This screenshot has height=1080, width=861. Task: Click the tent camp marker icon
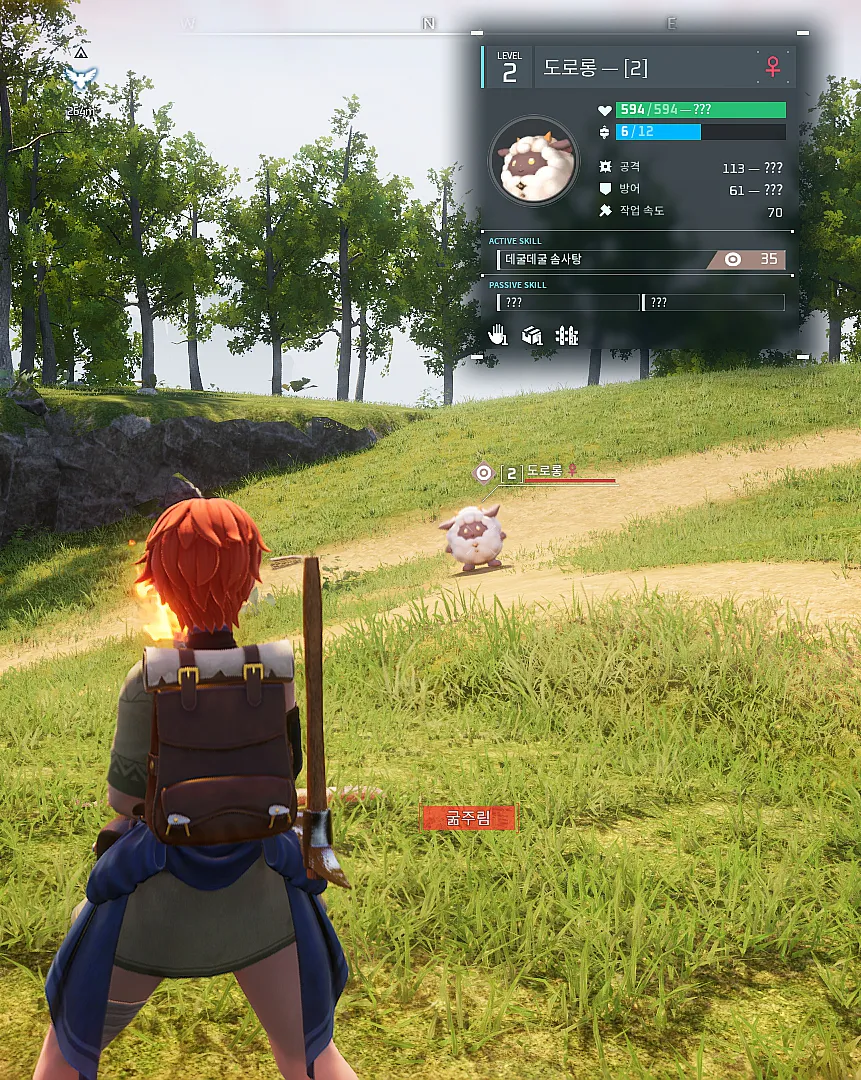[x=80, y=51]
